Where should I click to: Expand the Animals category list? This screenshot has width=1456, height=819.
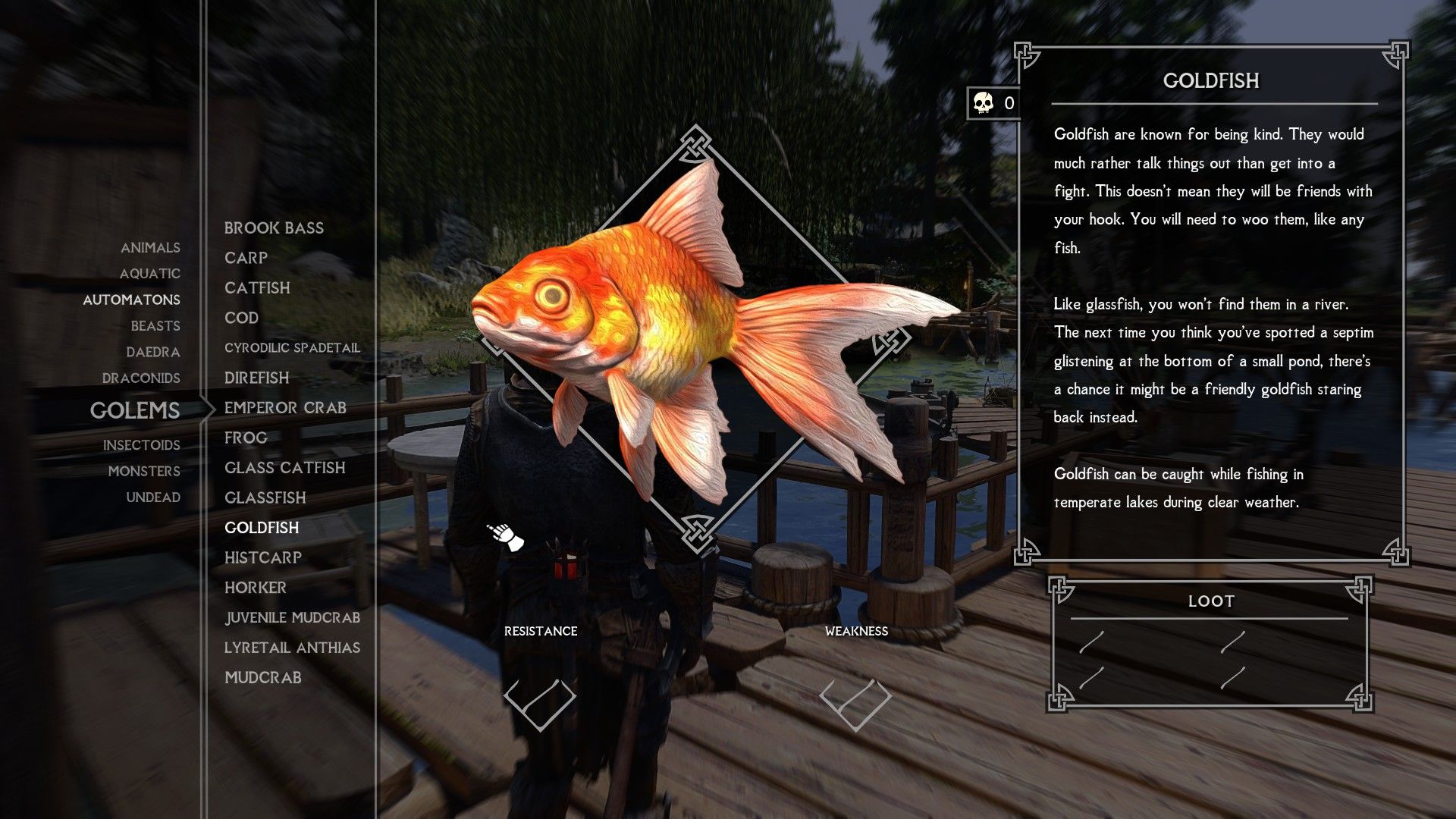point(150,247)
